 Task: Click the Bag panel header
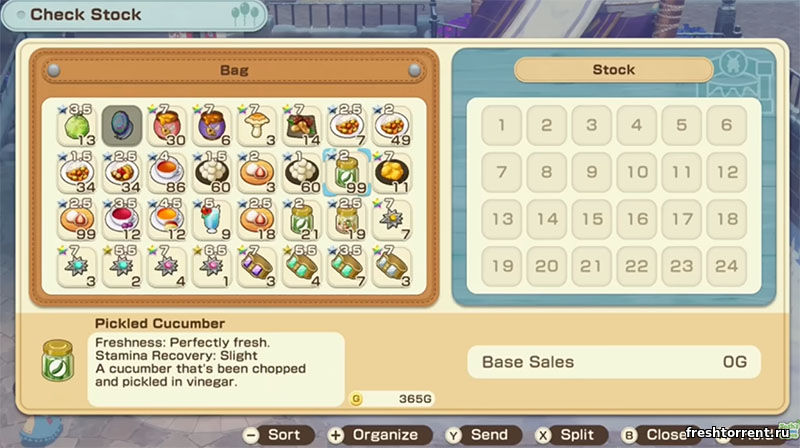(x=234, y=71)
